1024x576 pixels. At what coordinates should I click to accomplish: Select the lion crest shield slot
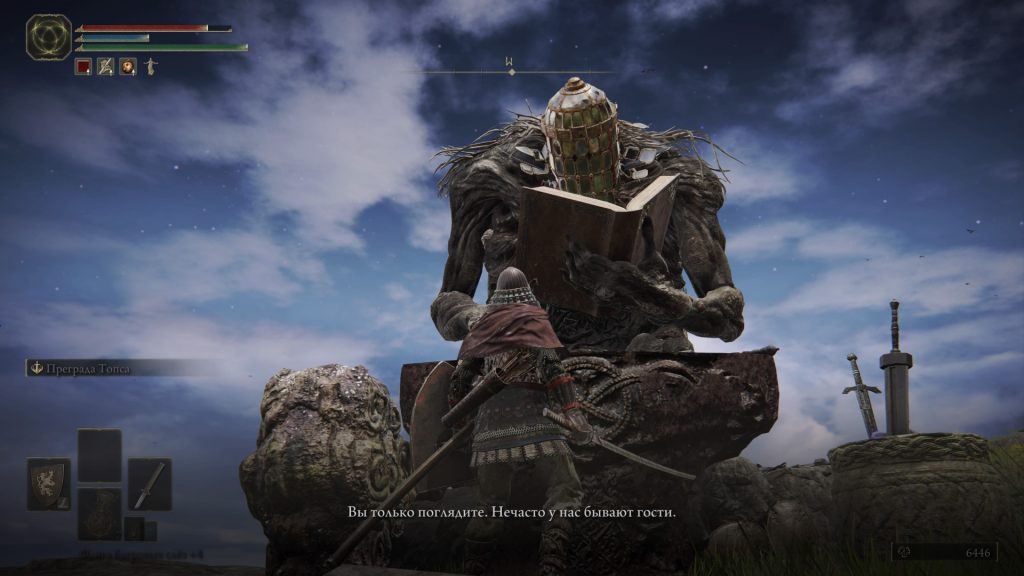pos(48,484)
